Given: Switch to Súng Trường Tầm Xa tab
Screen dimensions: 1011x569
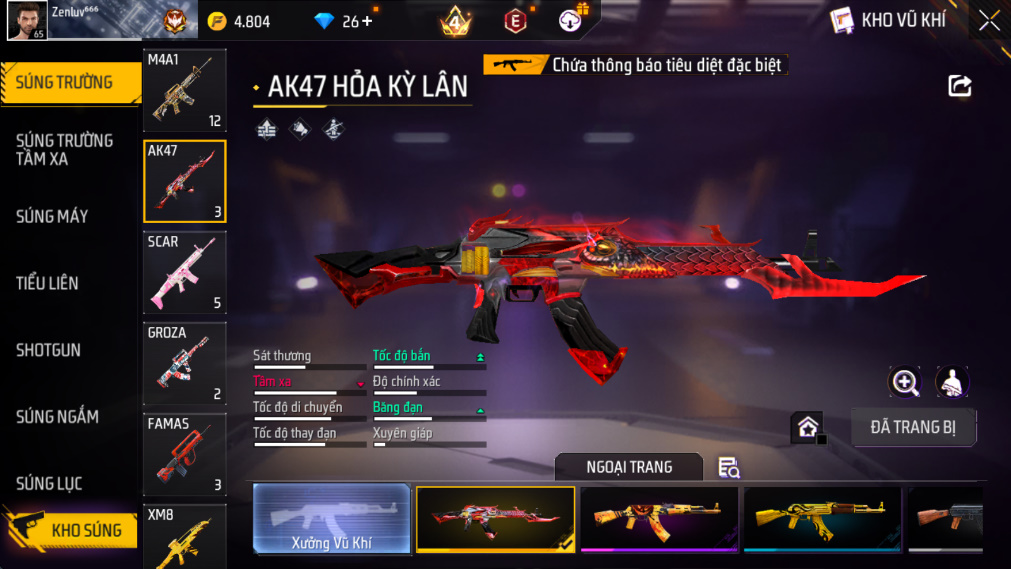Looking at the screenshot, I should pos(66,150).
